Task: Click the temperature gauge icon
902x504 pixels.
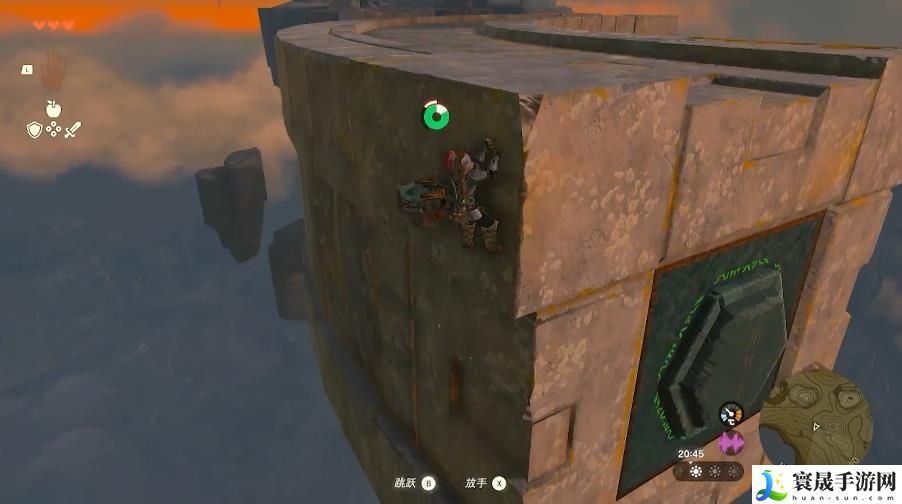Action: coord(732,413)
